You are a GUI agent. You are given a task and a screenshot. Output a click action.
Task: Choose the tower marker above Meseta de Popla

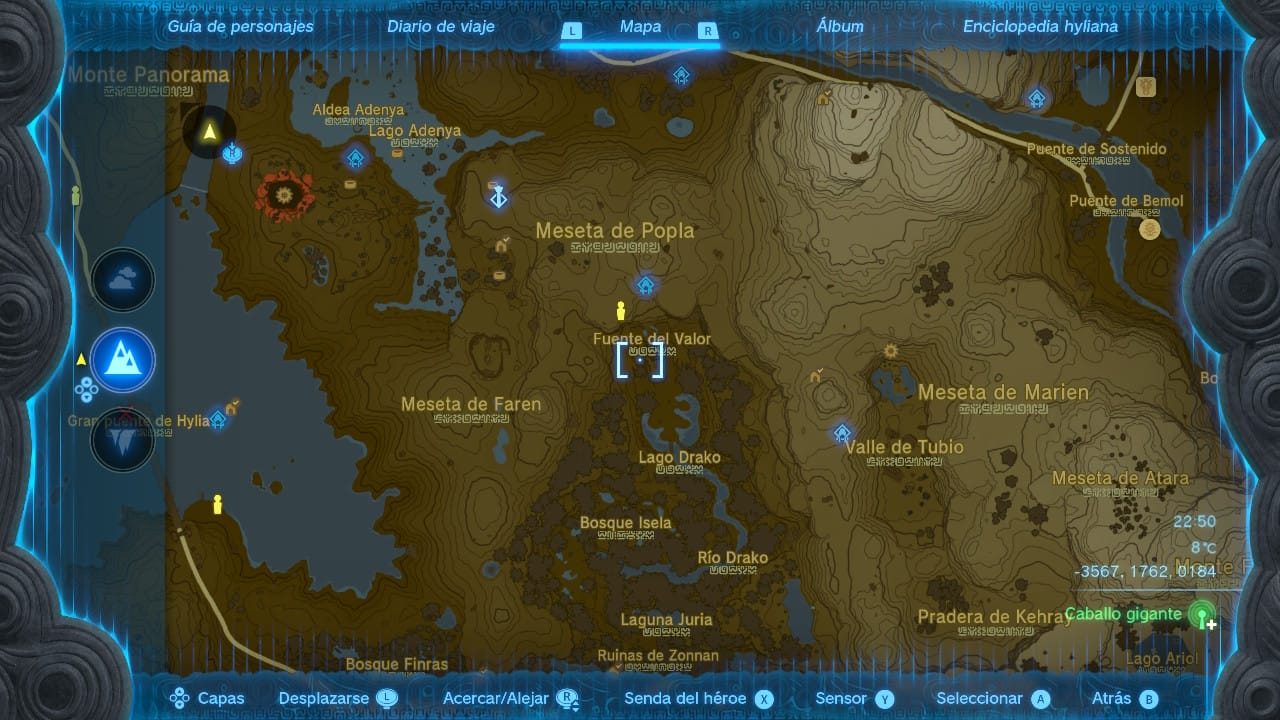(x=498, y=196)
